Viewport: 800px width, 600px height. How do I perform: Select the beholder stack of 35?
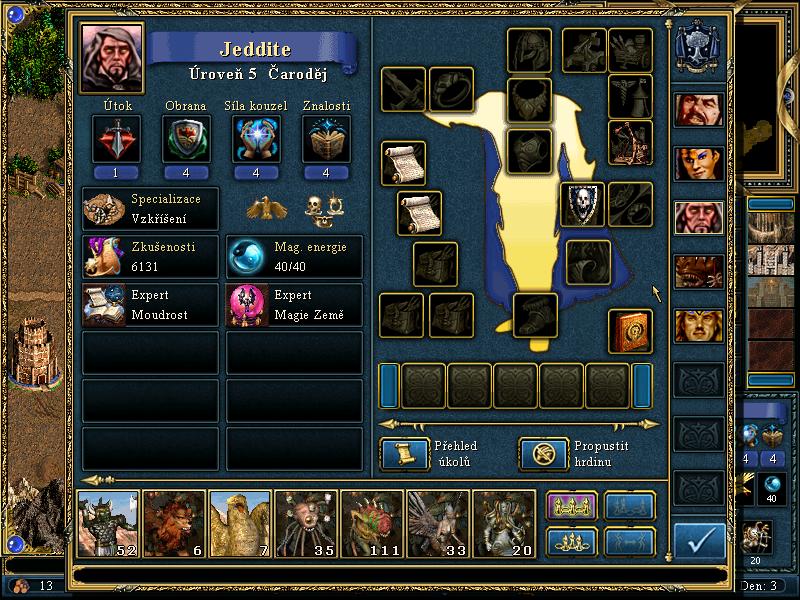pos(306,523)
